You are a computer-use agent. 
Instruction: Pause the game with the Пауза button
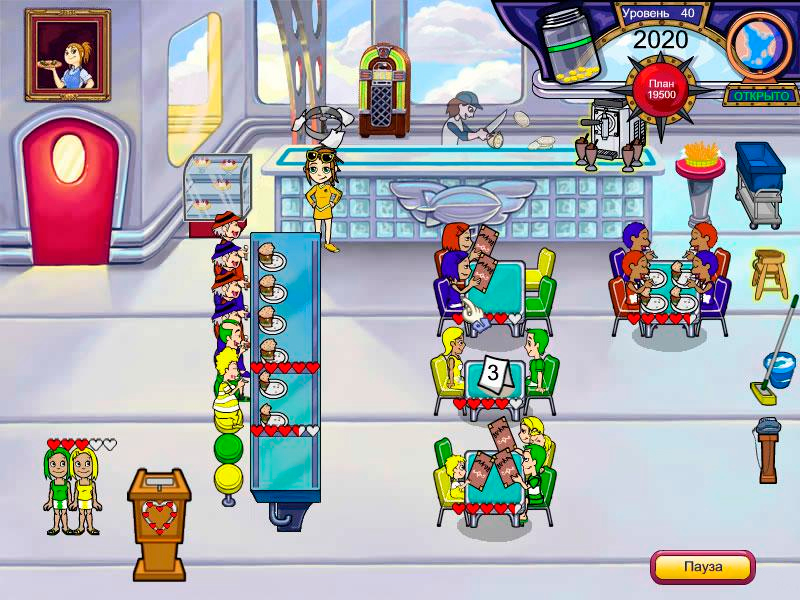[x=702, y=566]
